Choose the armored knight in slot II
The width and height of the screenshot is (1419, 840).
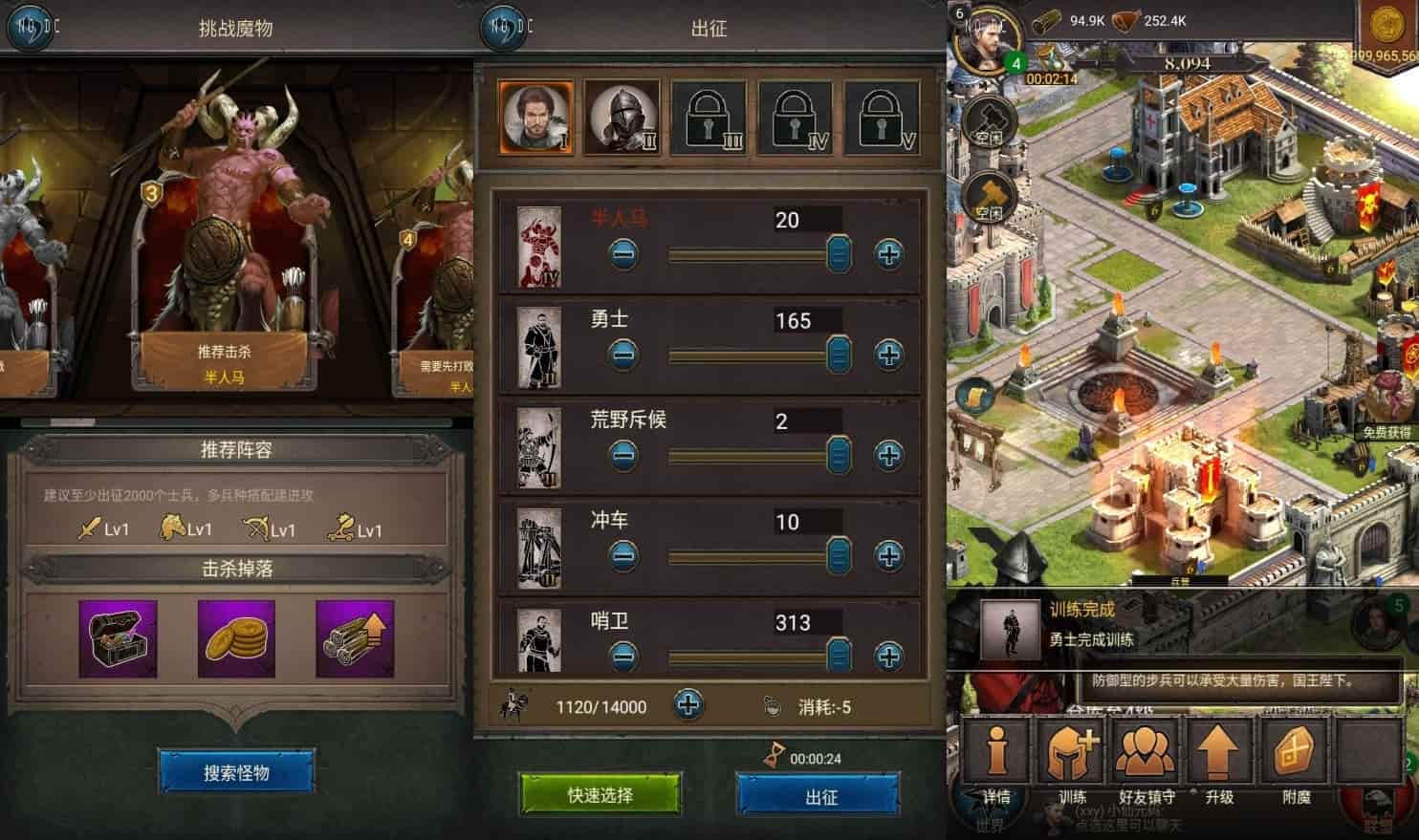pyautogui.click(x=622, y=118)
